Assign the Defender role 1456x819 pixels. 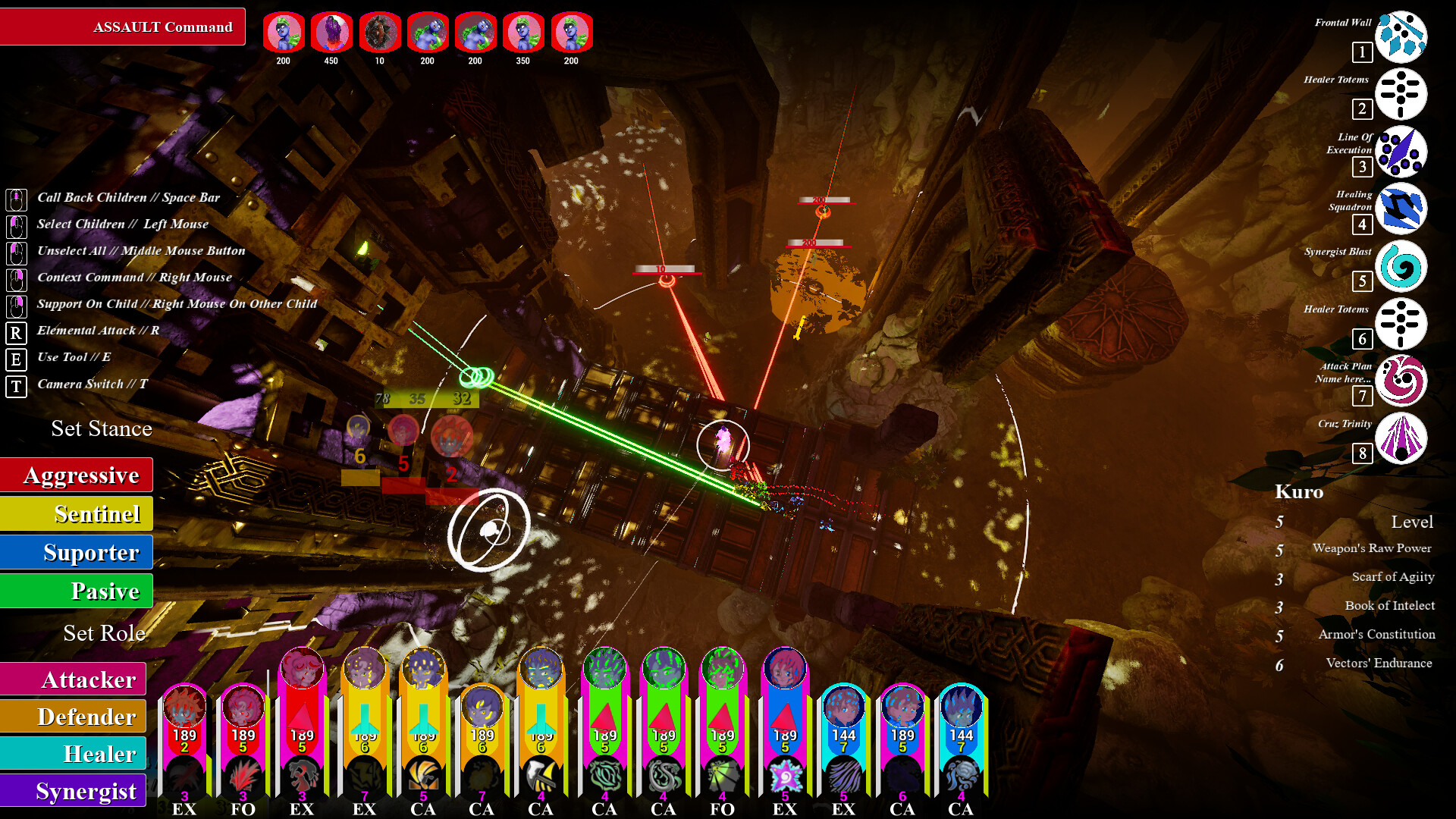(74, 717)
